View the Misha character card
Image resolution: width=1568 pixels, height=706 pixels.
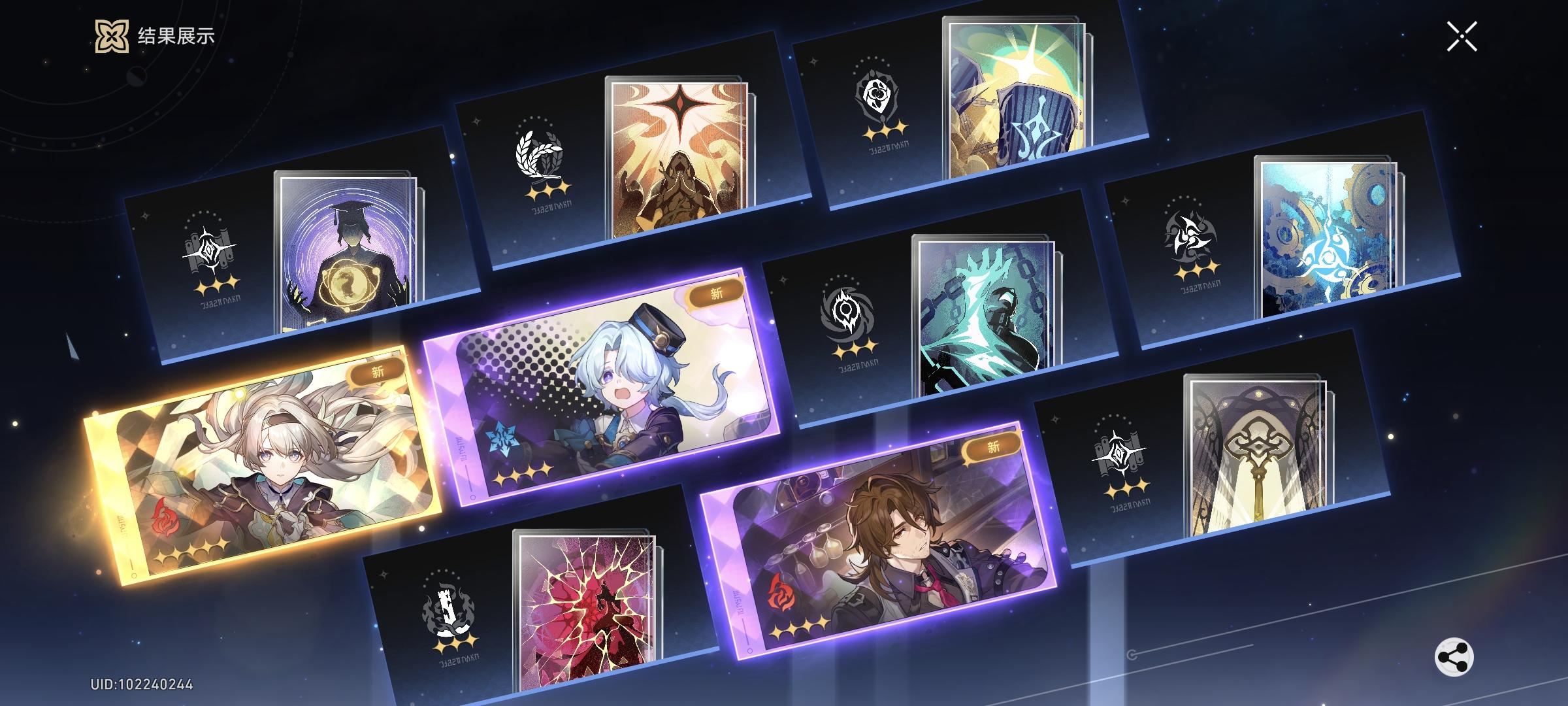[614, 386]
